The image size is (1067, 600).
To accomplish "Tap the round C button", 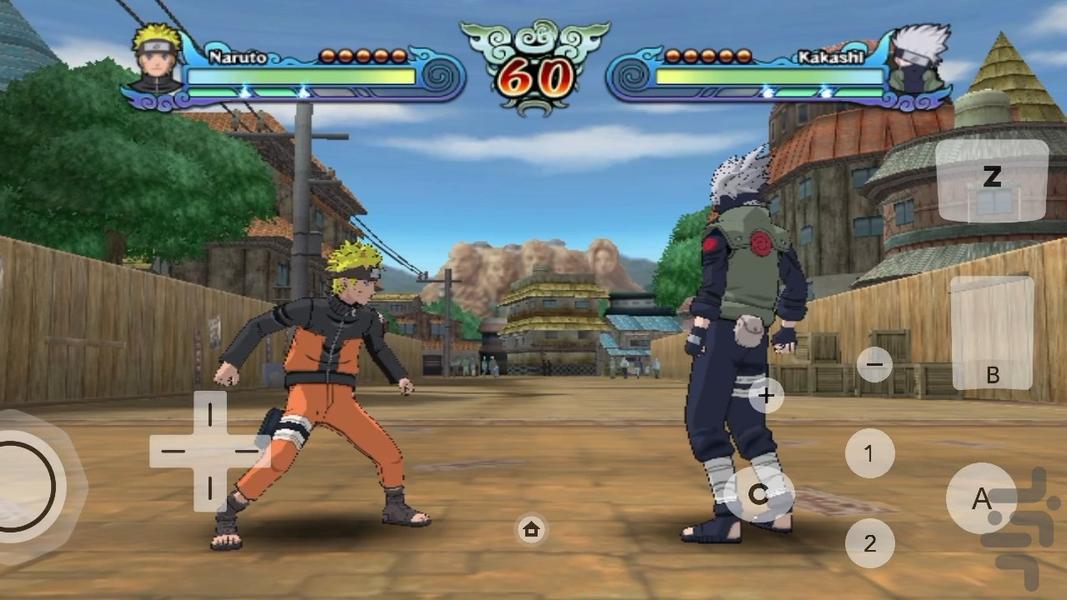I will coord(758,494).
